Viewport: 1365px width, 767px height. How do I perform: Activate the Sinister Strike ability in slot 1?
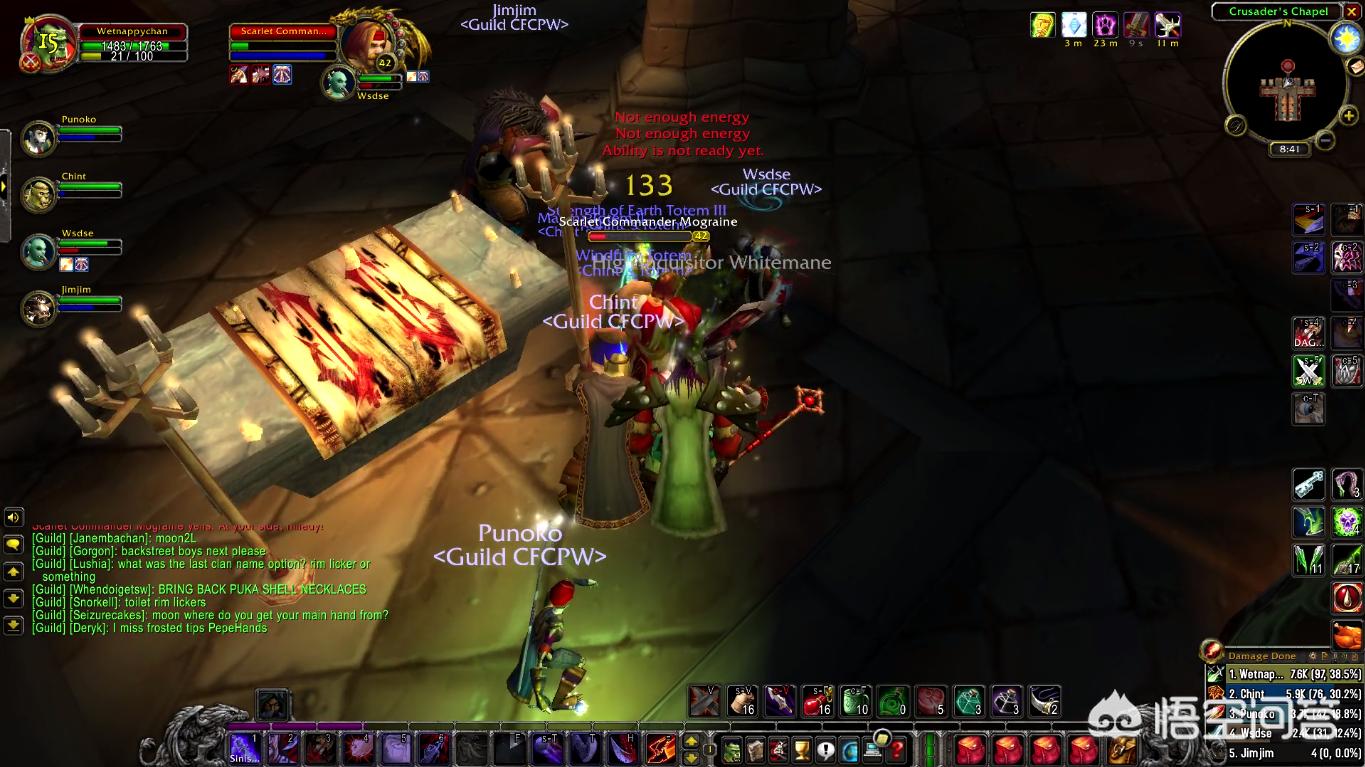click(x=245, y=748)
